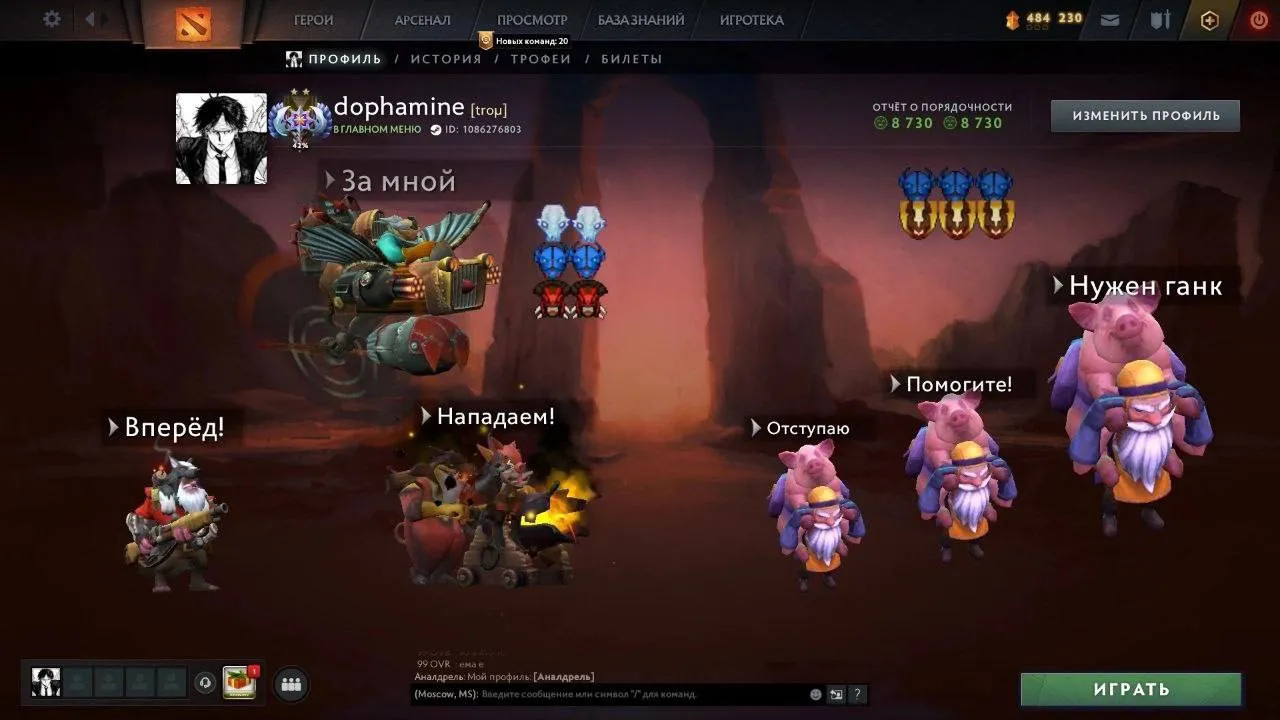Open the Арсенал menu

[422, 20]
